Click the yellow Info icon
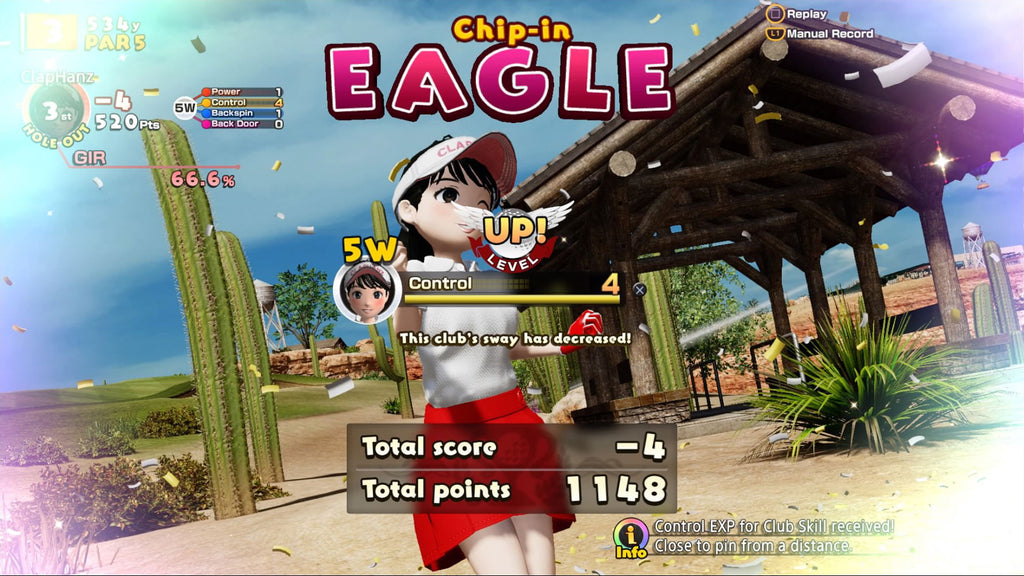Screen dimensions: 1024x576 631,537
